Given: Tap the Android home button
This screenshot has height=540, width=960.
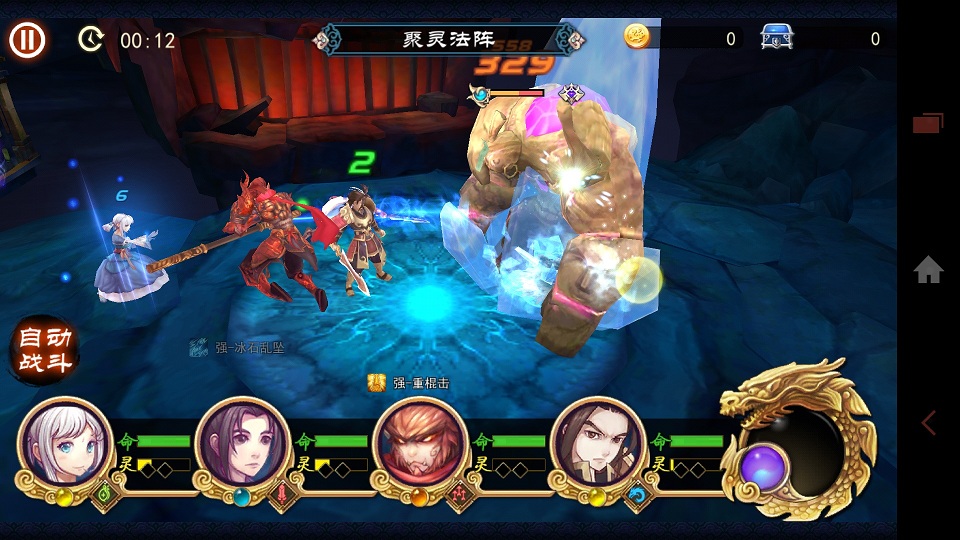Looking at the screenshot, I should pos(928,269).
